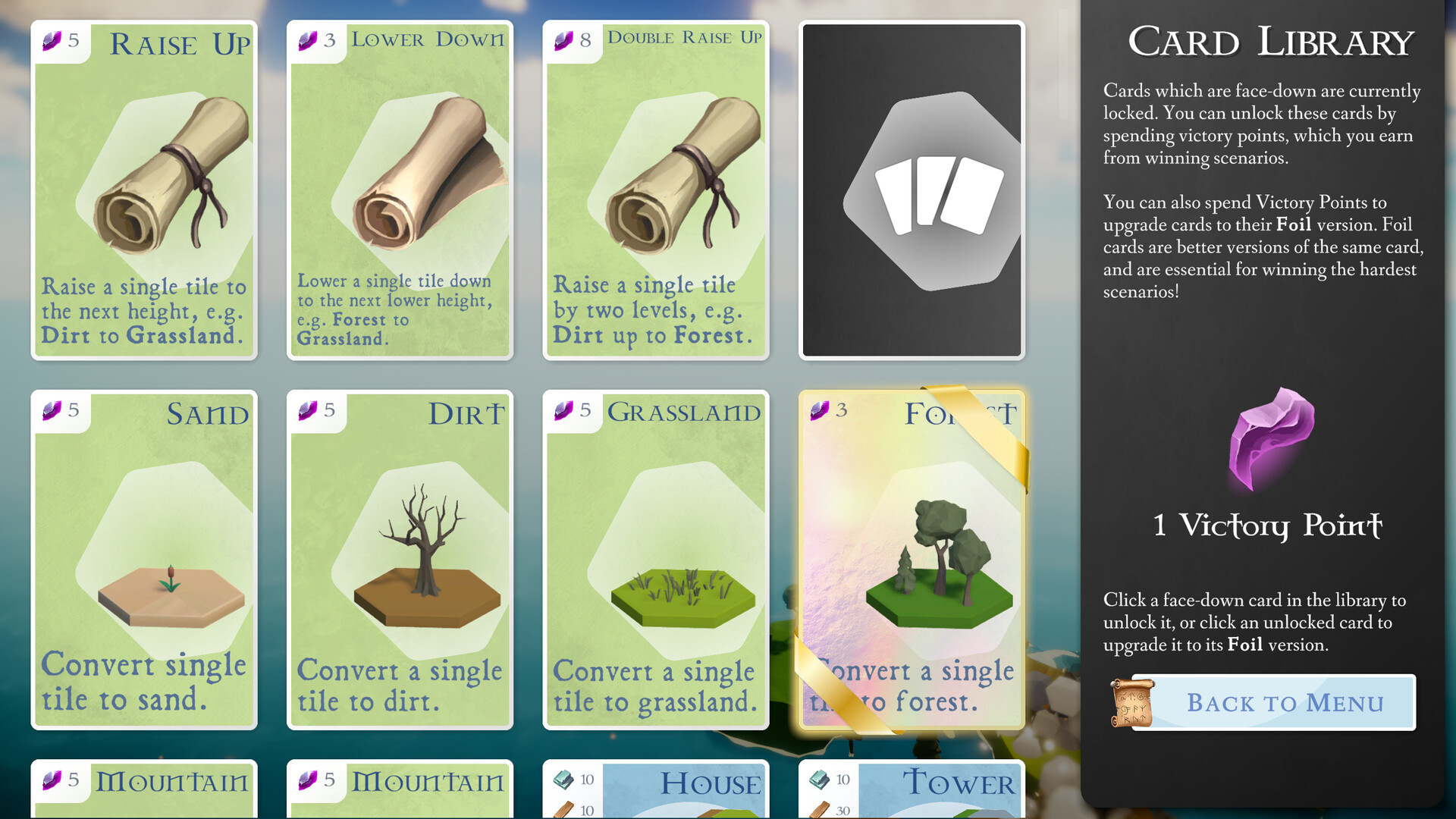Click the purple gem icon on the Sand card

[52, 412]
